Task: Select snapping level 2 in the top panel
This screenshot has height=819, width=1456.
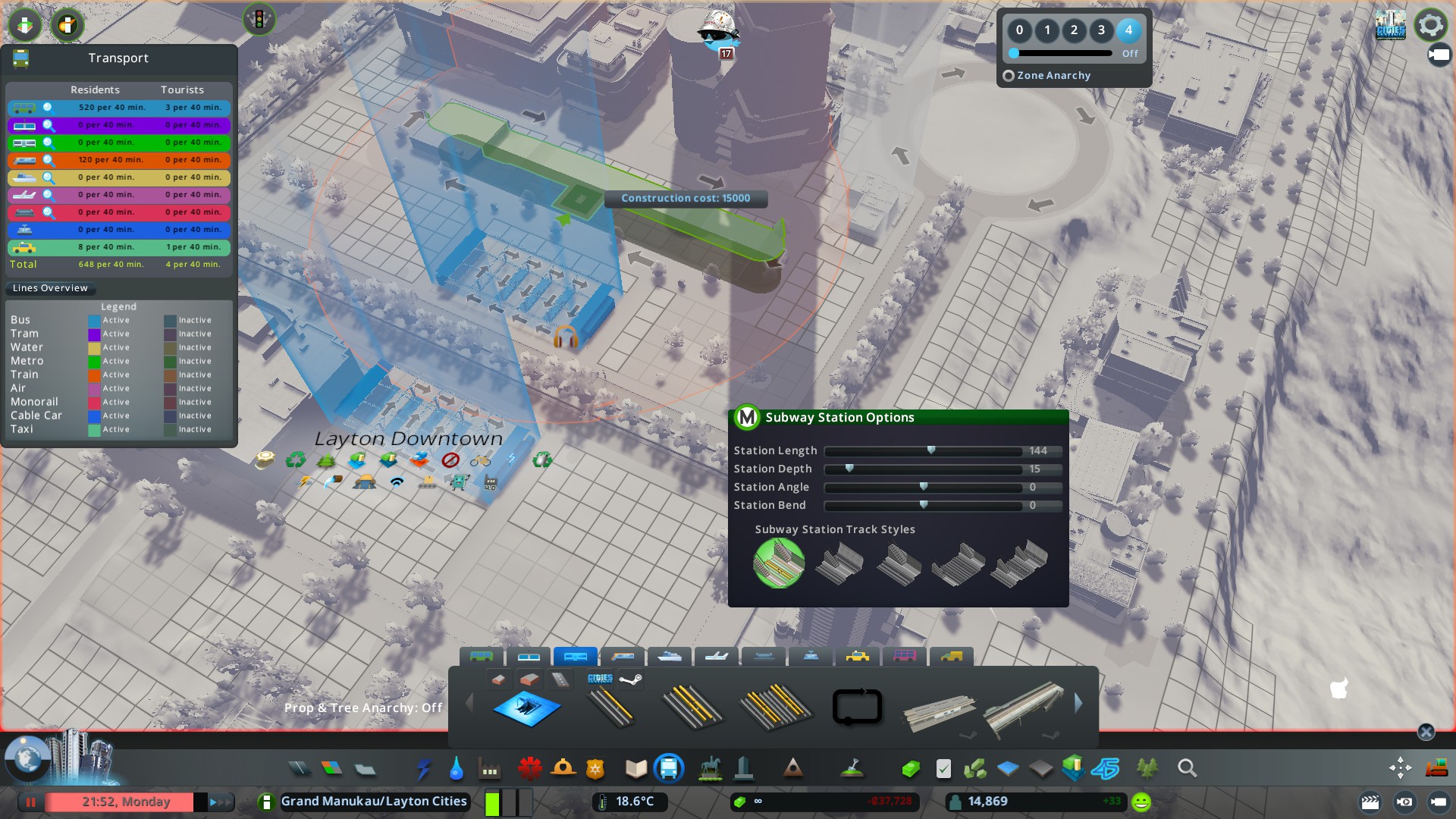Action: pos(1074,30)
